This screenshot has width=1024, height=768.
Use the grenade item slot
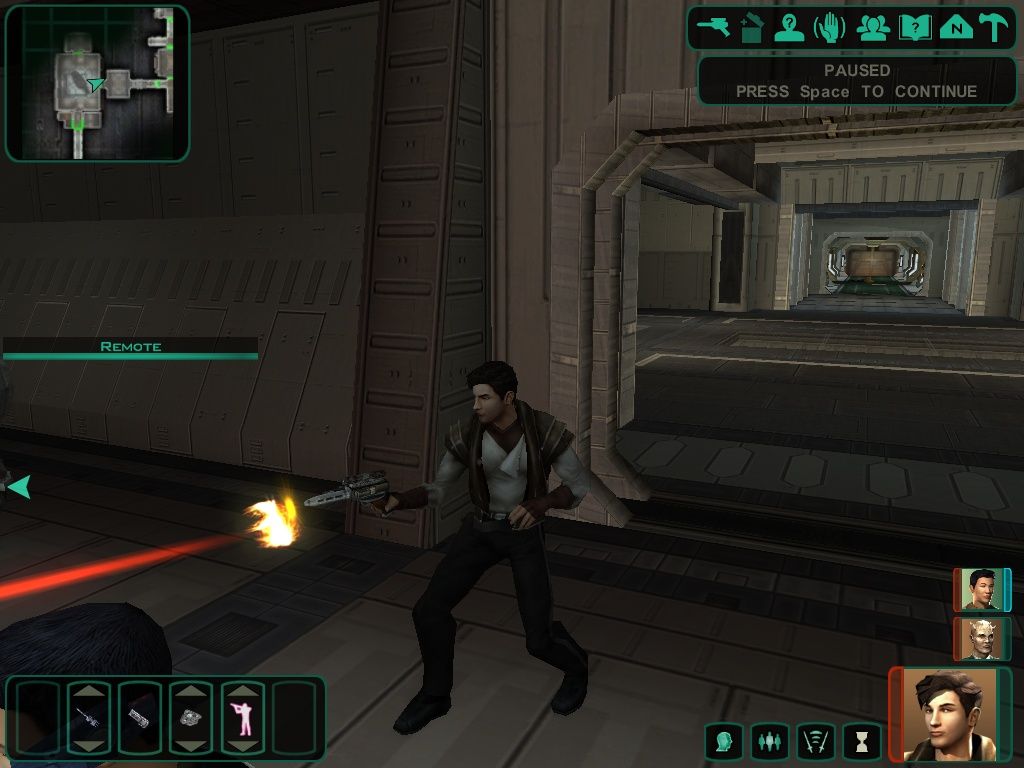(191, 718)
